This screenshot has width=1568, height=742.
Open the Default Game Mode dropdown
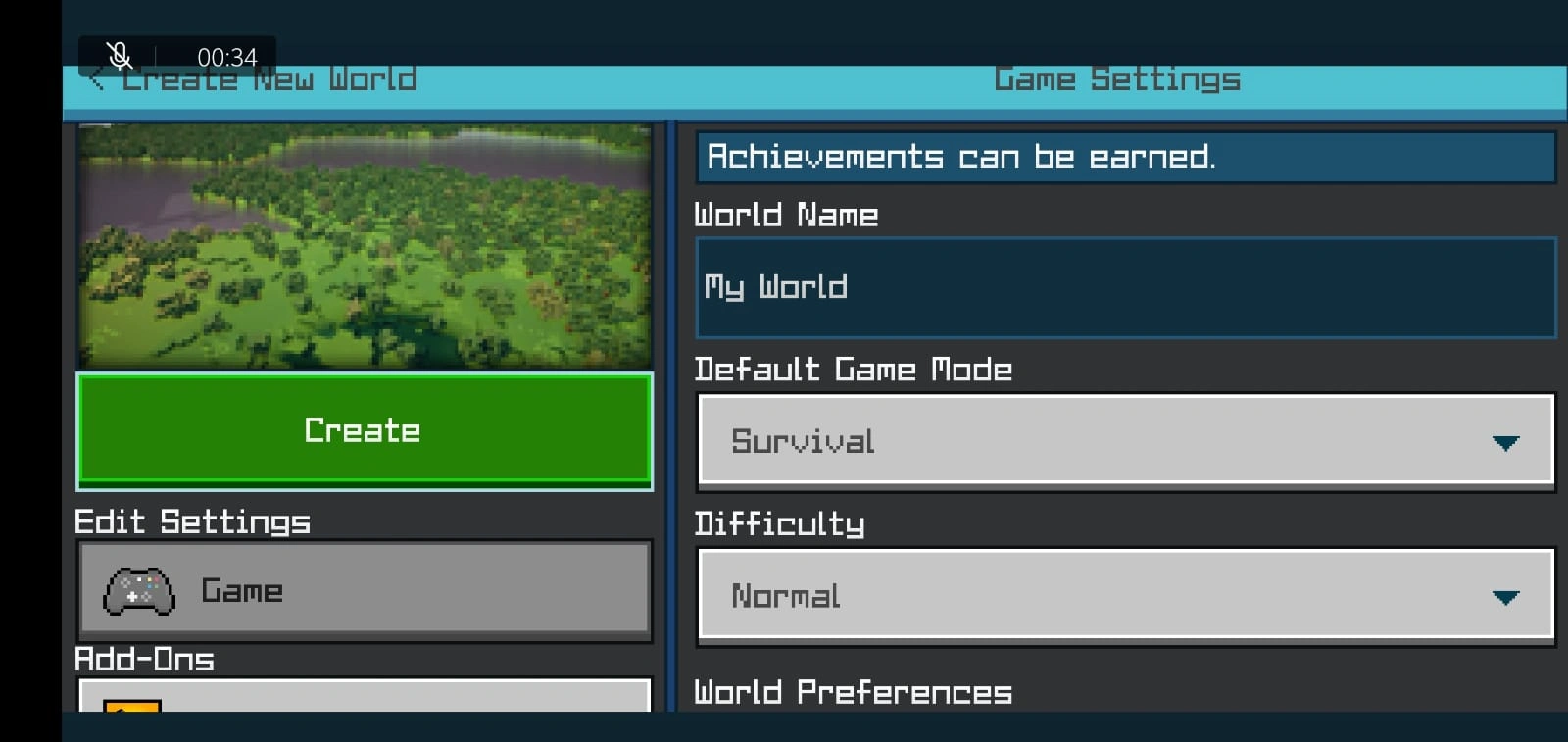point(1125,441)
